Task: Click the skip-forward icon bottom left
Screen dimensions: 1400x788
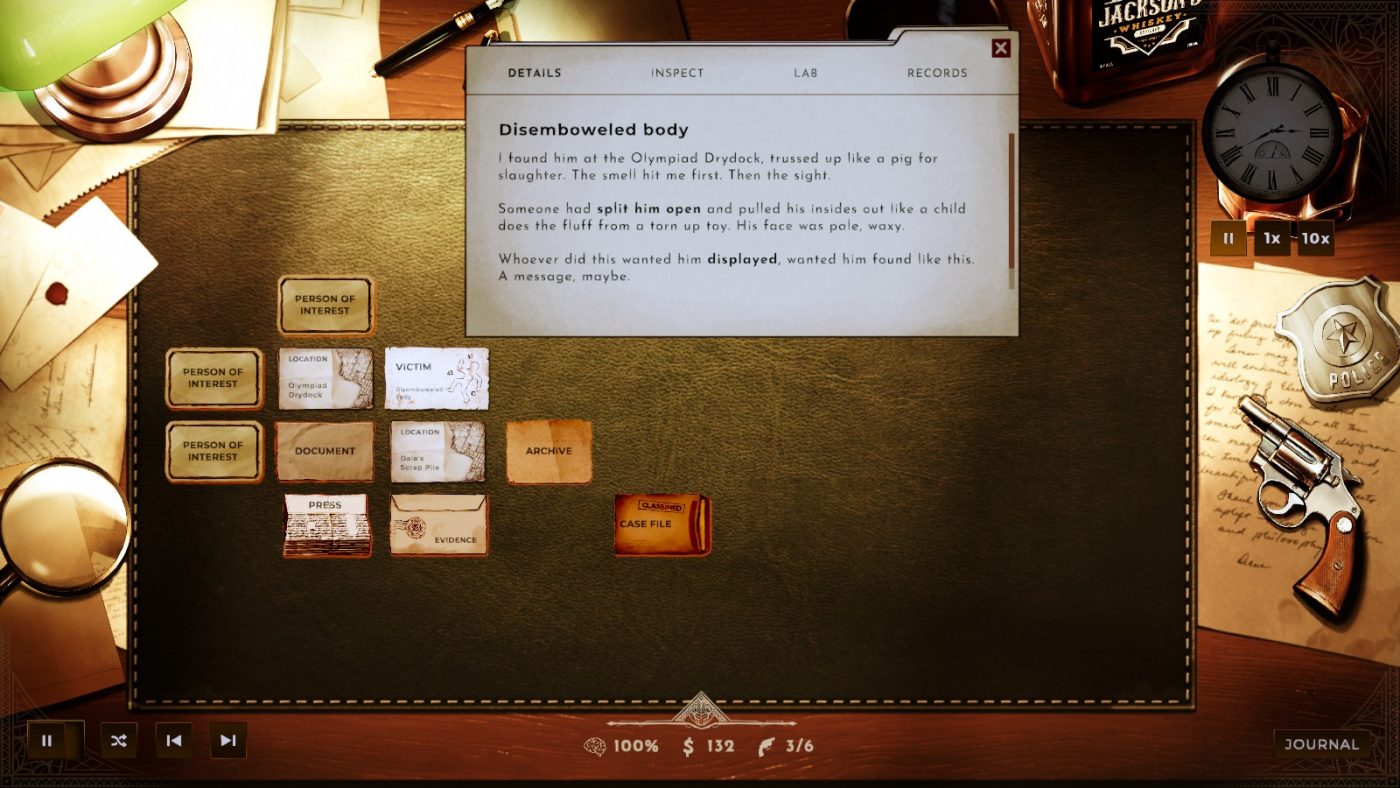Action: [x=227, y=741]
